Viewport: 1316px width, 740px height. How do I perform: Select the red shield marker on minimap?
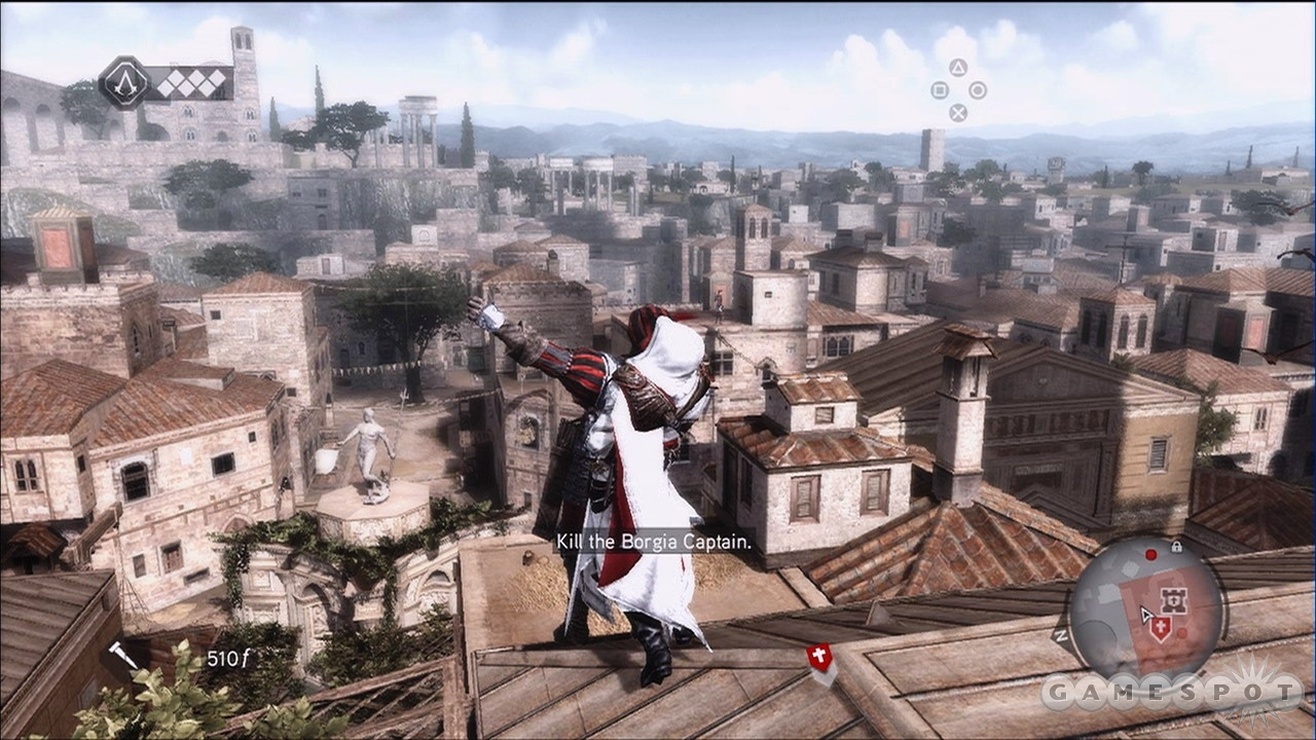click(x=1161, y=629)
